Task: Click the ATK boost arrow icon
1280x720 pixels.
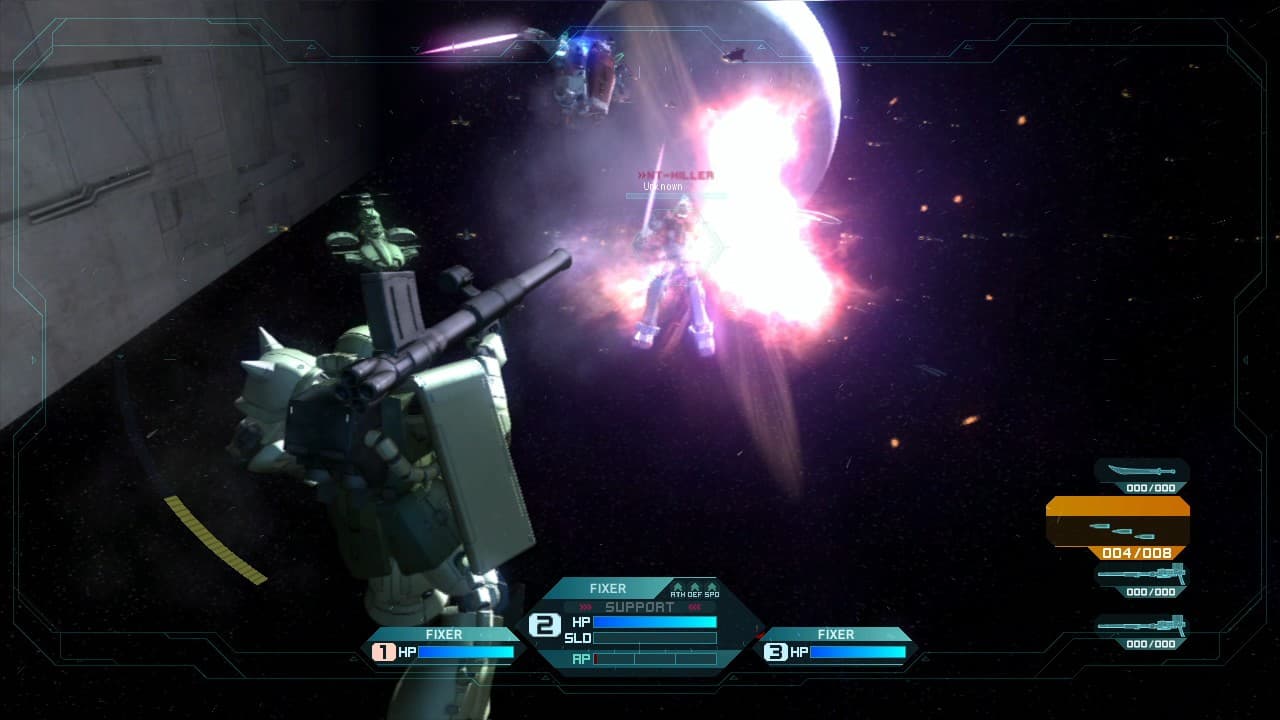Action: point(678,588)
